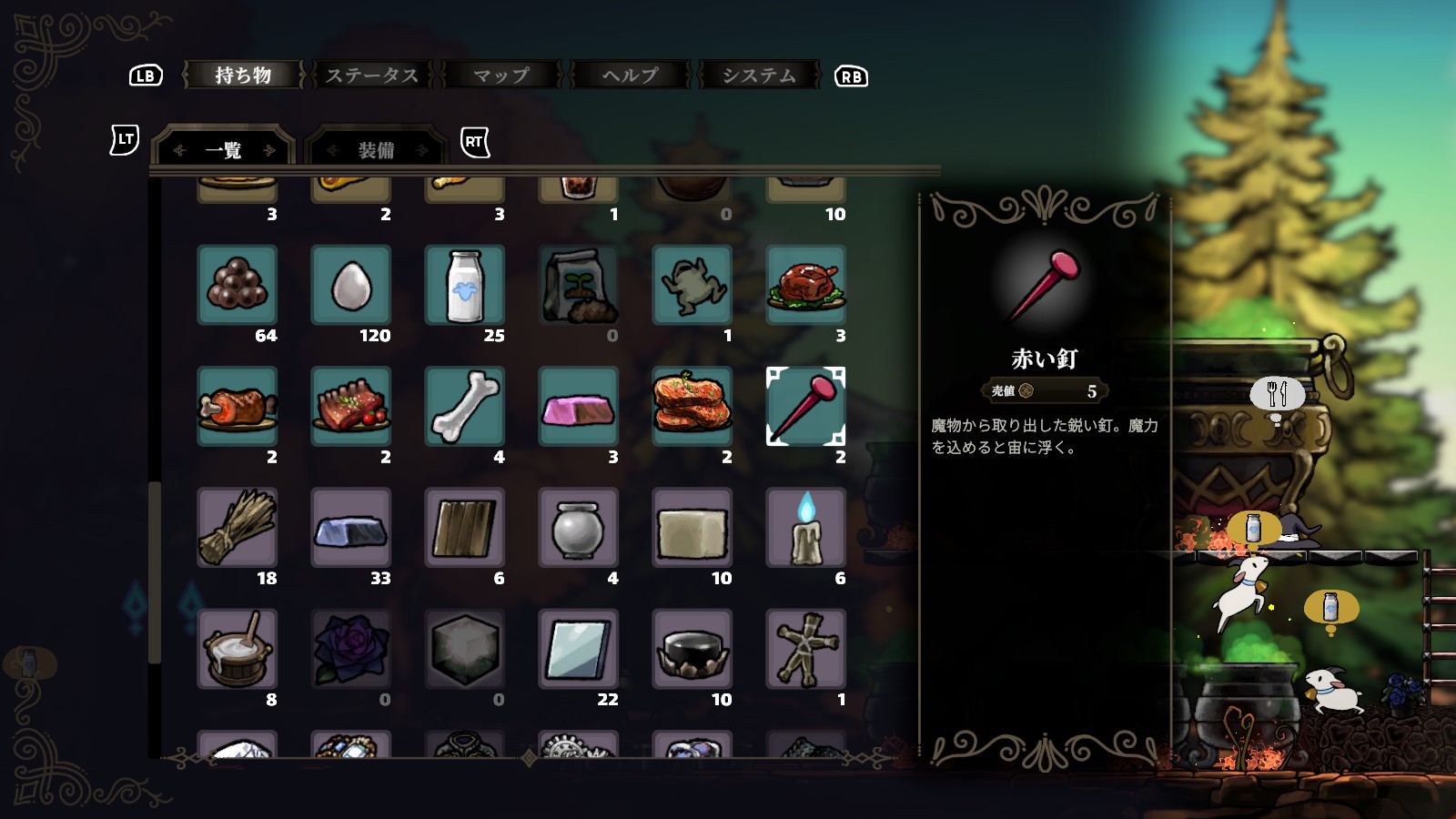This screenshot has height=819, width=1456.
Task: Open the ステータス tab
Action: coord(372,76)
